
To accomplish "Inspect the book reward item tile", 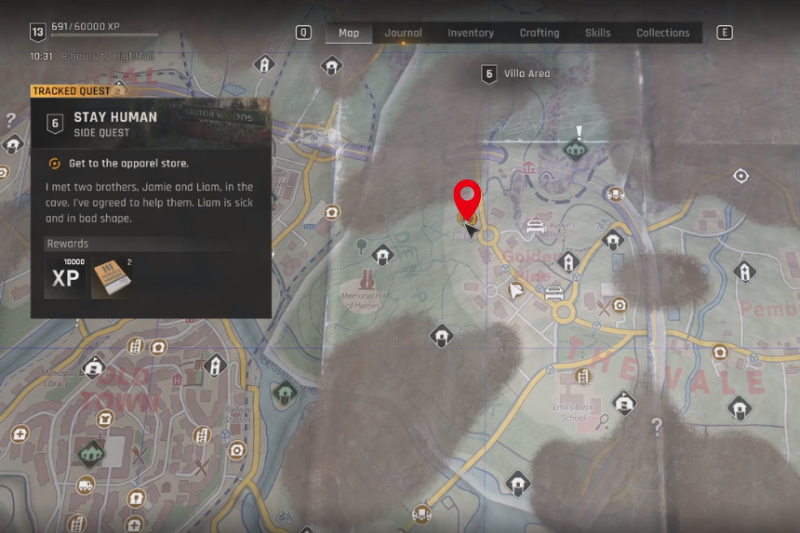I will click(x=110, y=278).
